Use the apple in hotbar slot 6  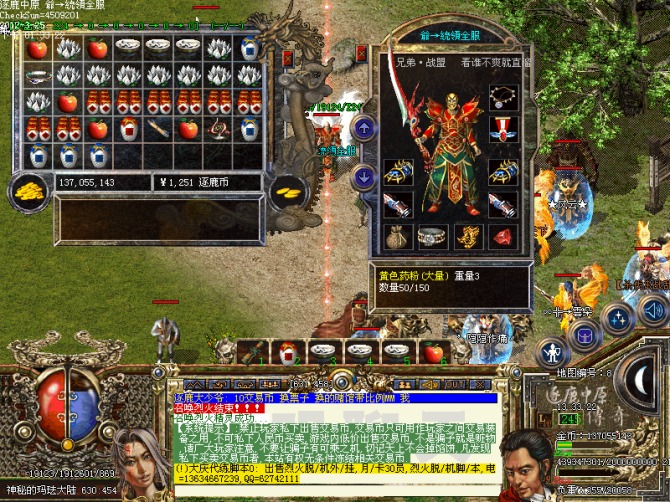pyautogui.click(x=433, y=352)
